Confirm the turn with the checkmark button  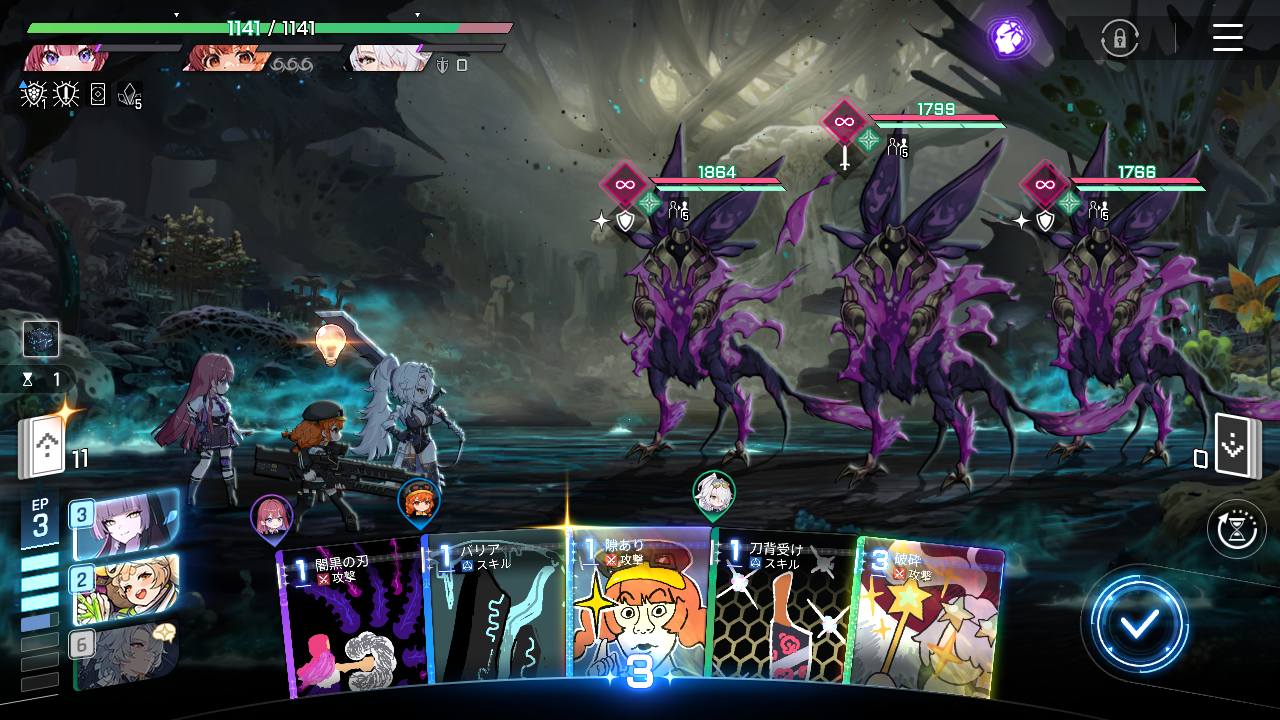point(1139,625)
